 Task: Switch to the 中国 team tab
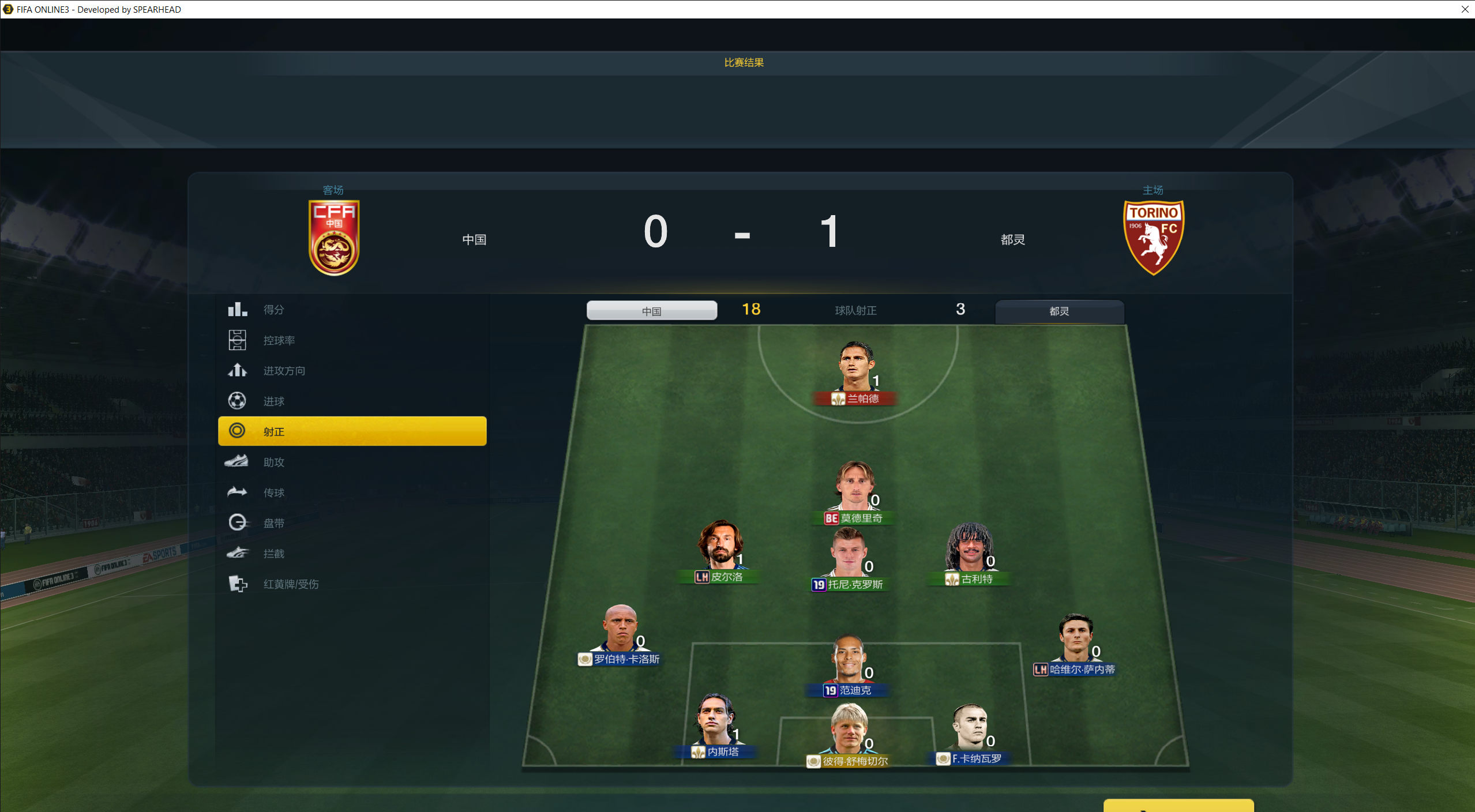652,311
